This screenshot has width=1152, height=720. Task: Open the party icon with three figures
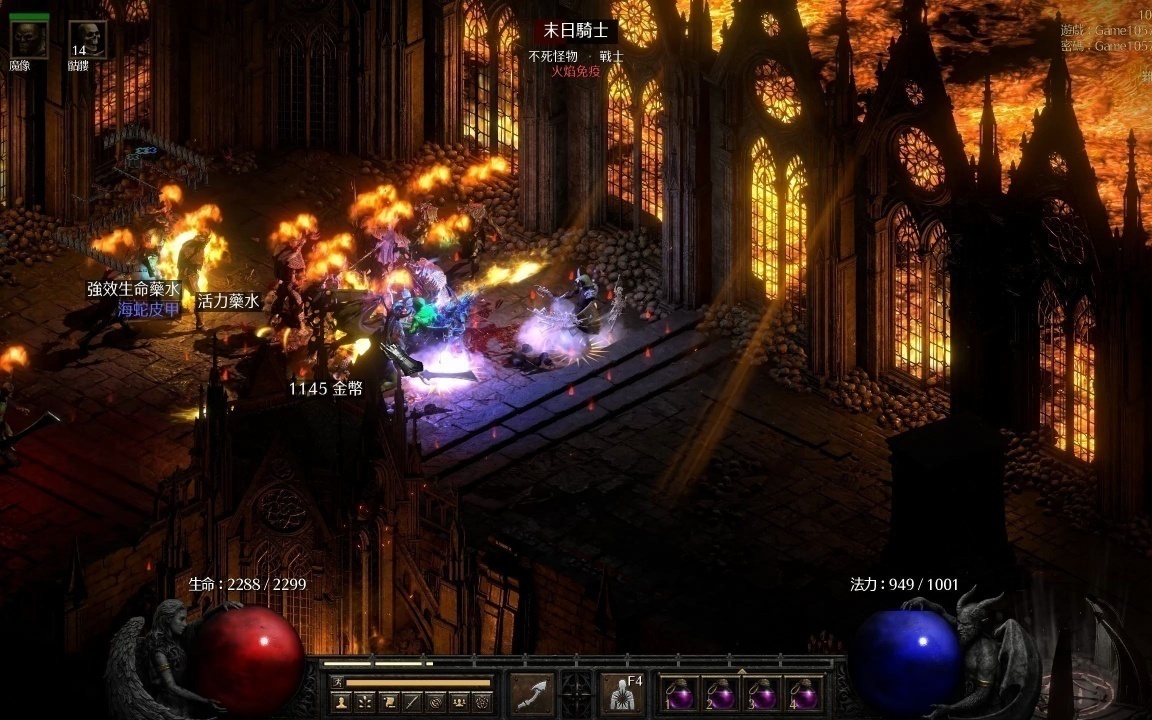point(459,701)
